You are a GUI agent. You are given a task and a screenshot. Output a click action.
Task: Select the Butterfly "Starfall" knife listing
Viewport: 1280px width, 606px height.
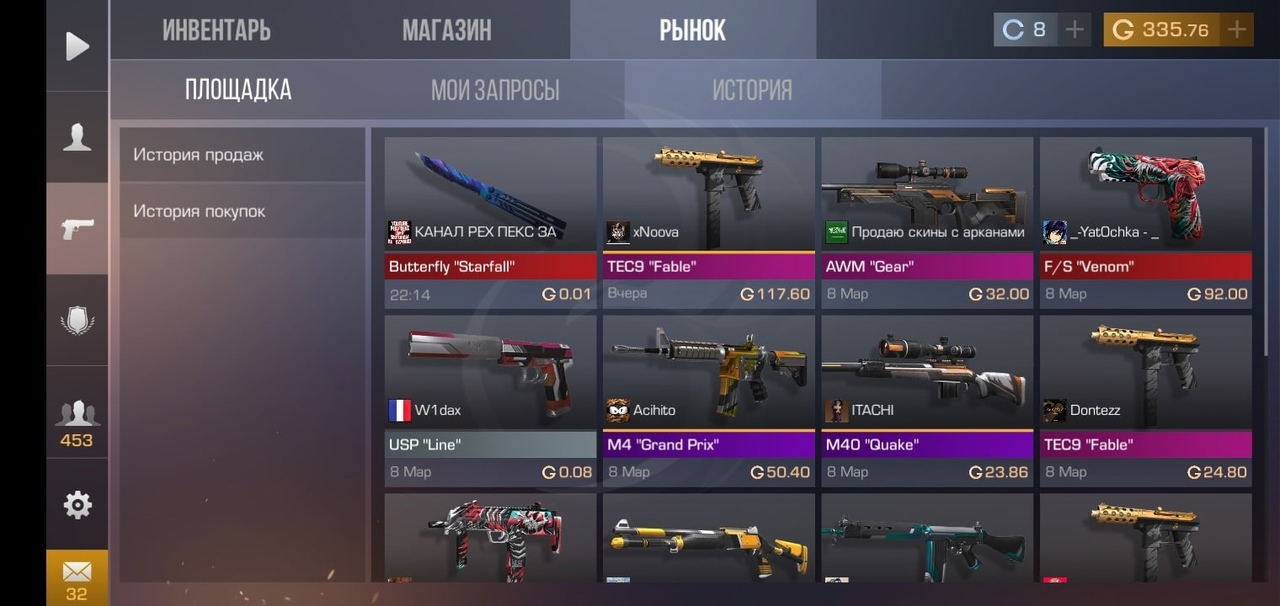(490, 220)
